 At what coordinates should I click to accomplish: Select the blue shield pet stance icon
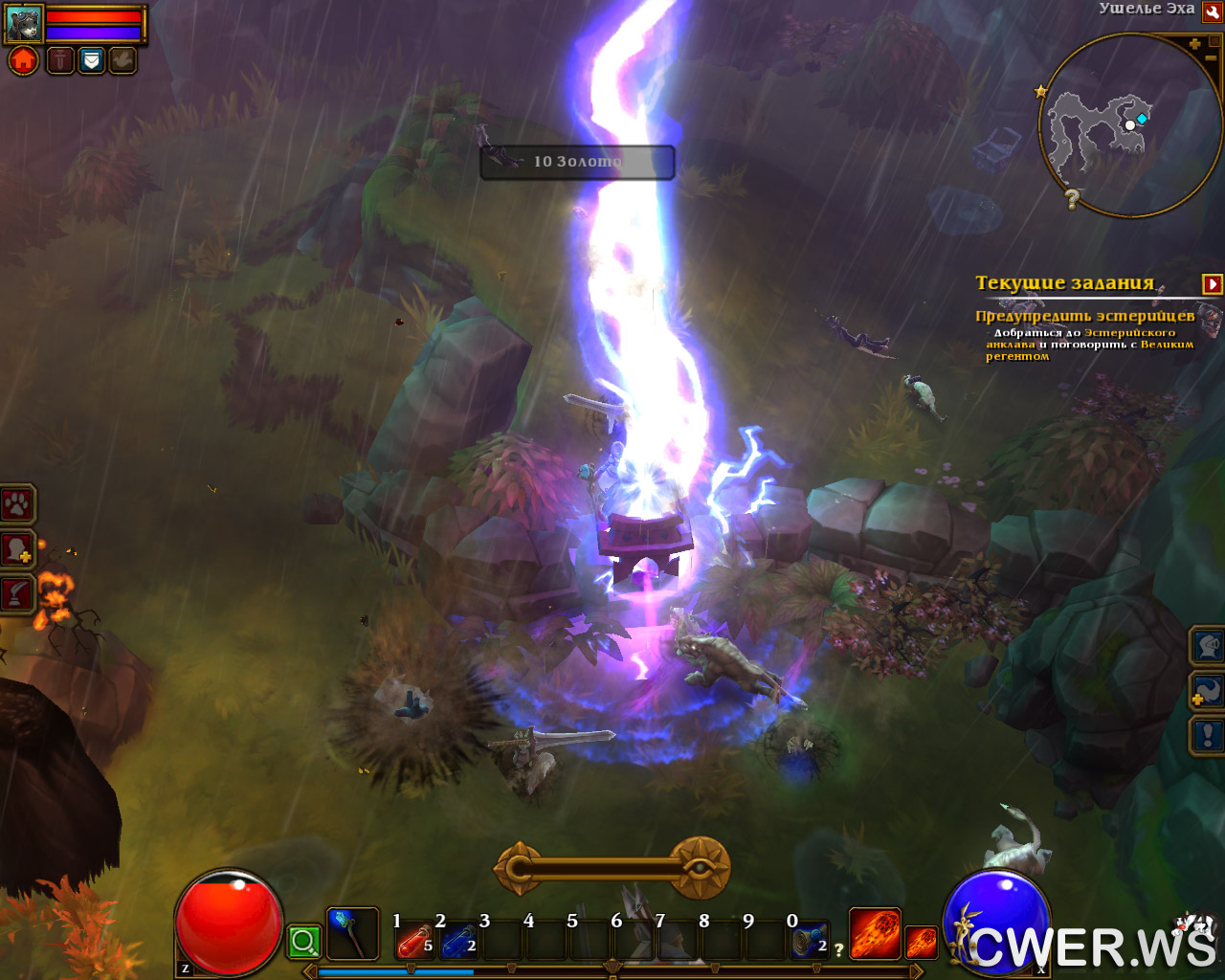(x=91, y=60)
